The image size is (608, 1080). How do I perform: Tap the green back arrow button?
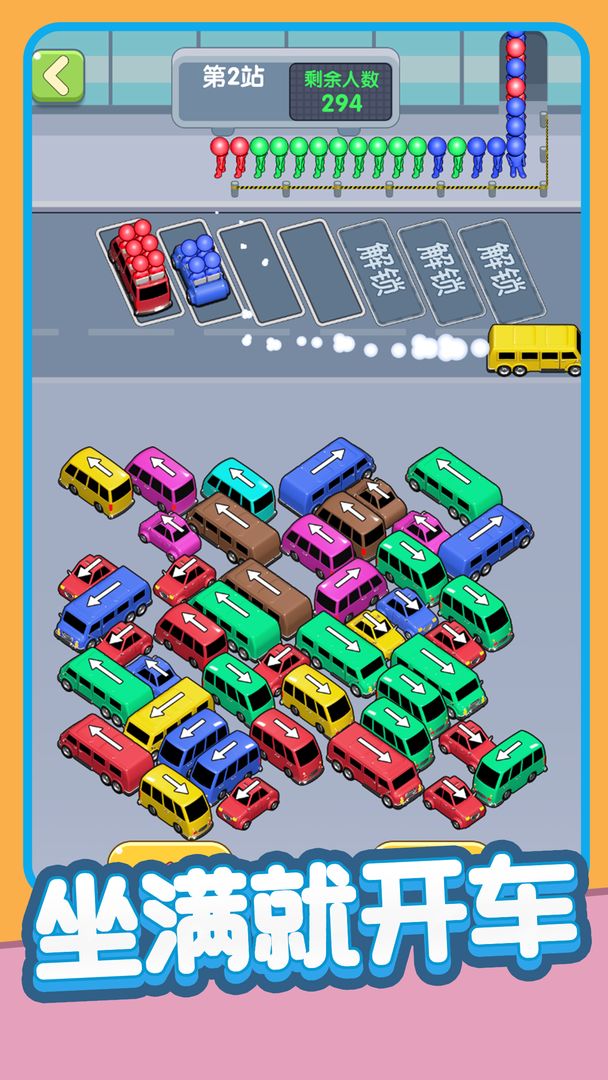(x=57, y=75)
